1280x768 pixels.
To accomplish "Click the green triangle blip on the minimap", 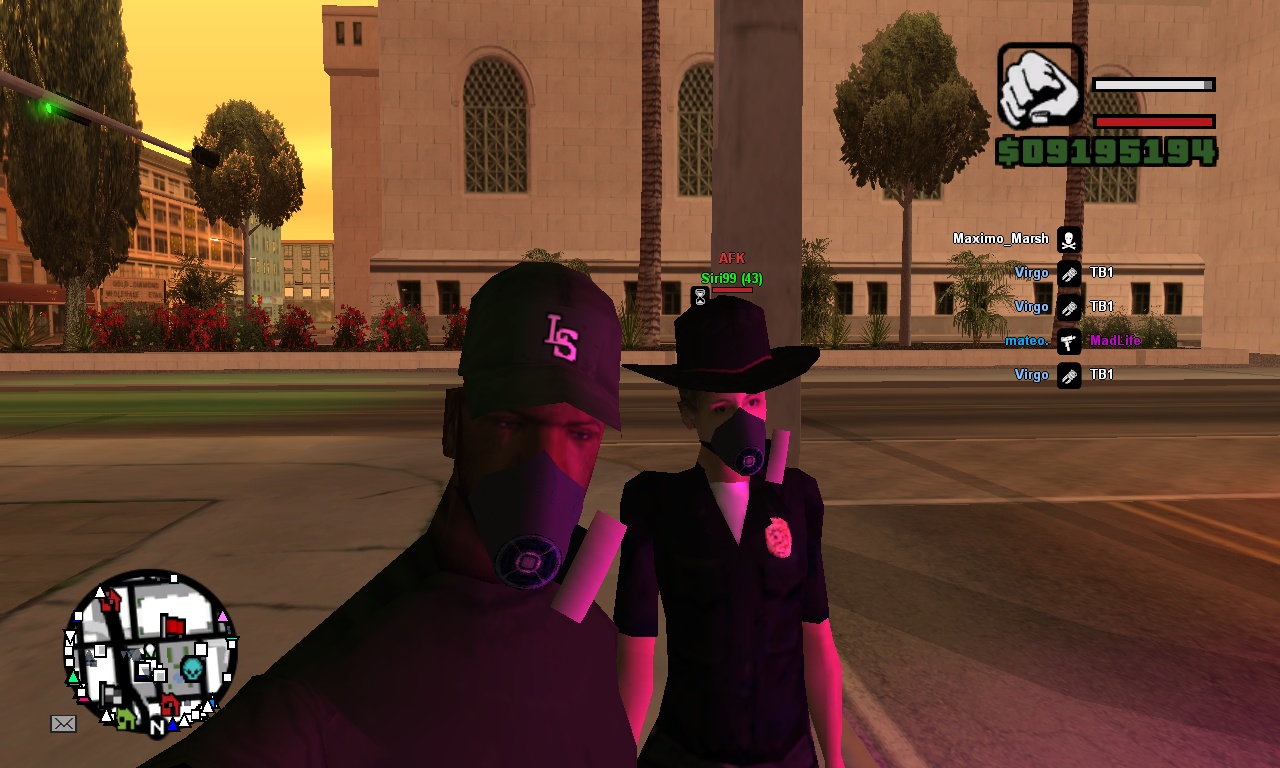I will point(73,678).
